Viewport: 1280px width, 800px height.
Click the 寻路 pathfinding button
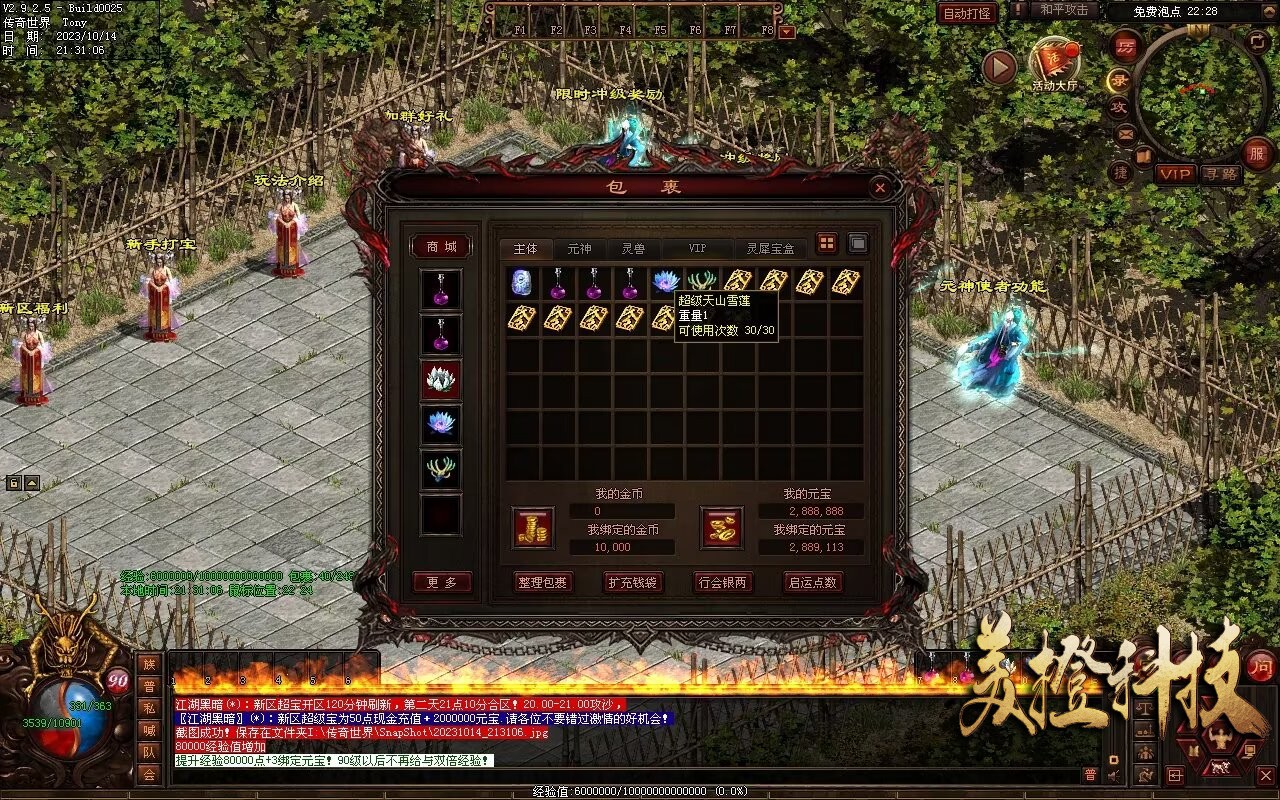point(1221,174)
